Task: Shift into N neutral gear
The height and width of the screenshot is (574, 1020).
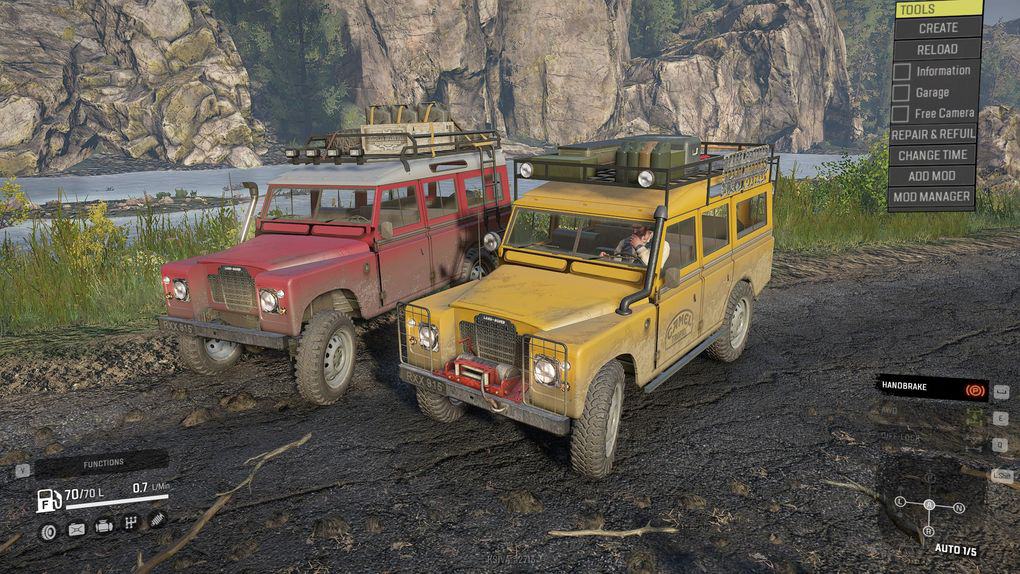Action: [959, 507]
